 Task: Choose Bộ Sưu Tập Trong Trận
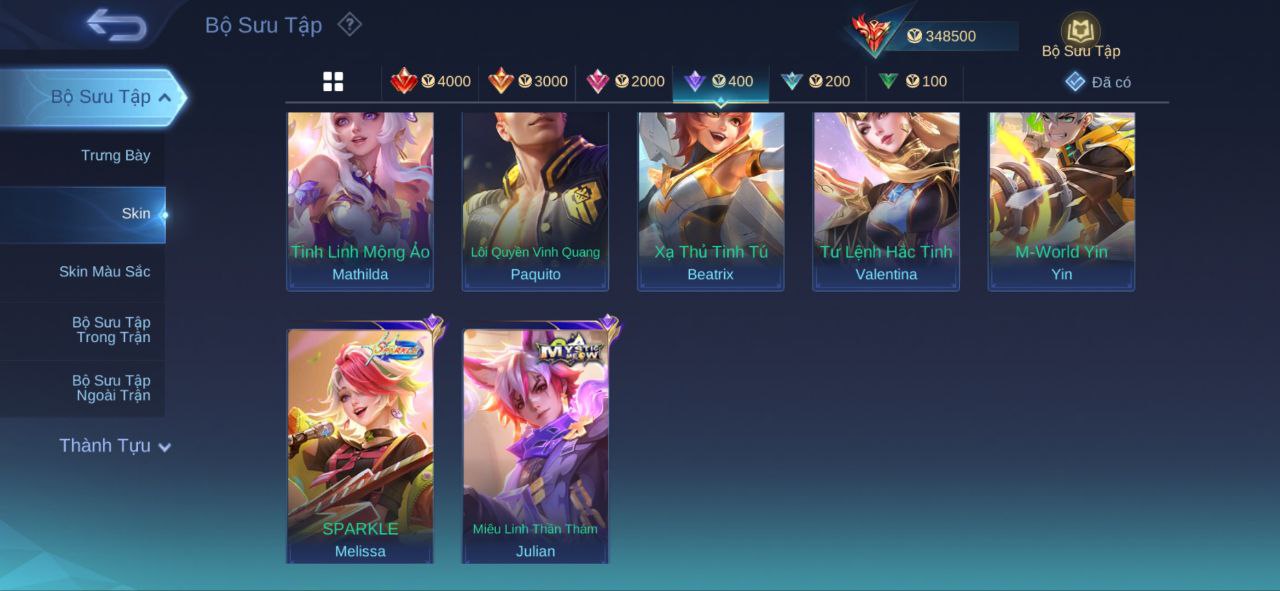point(111,329)
